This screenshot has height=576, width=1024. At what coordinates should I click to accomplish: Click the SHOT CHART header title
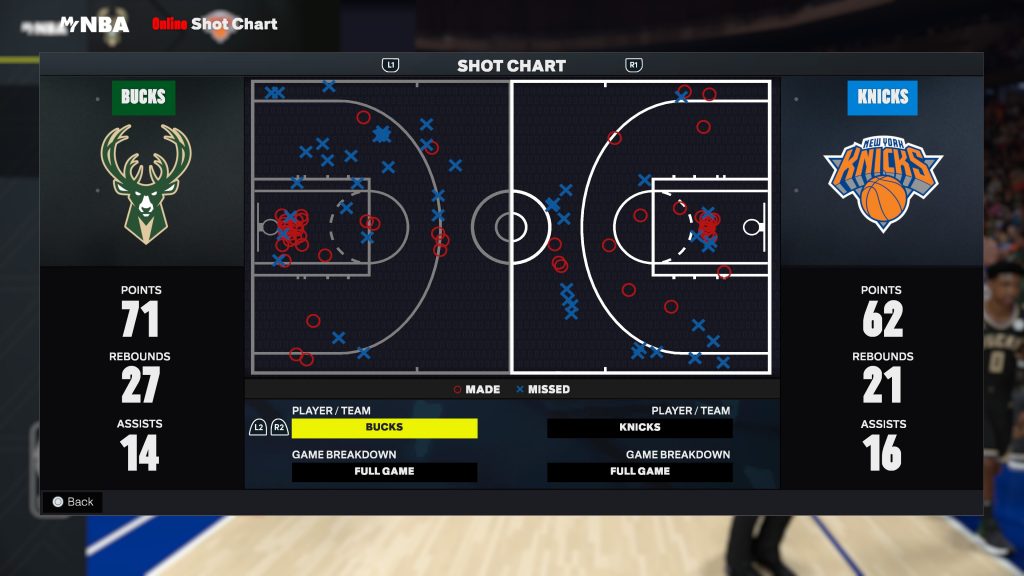(x=511, y=66)
